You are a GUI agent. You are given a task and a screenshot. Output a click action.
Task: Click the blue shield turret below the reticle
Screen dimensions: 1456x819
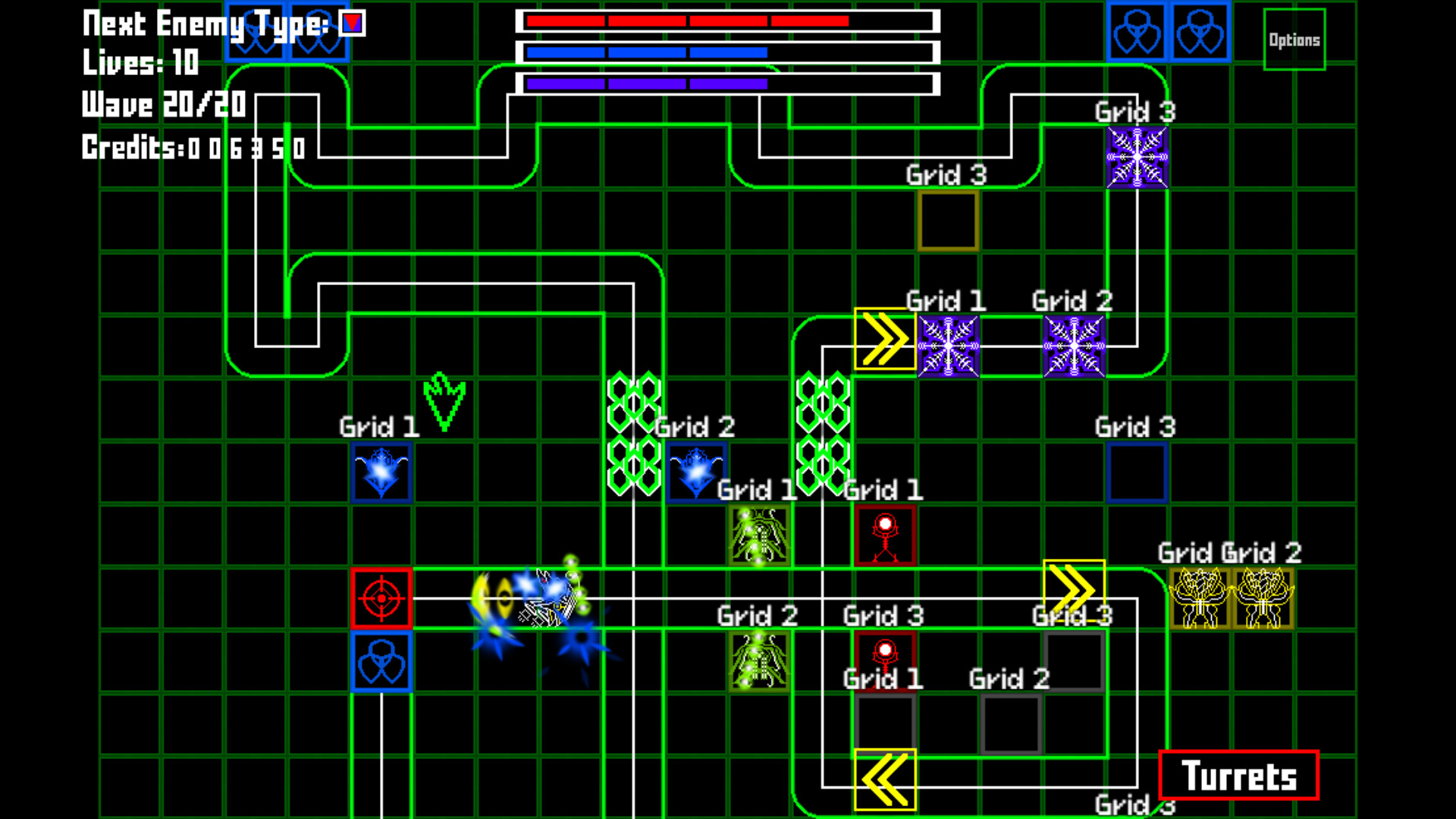(x=381, y=661)
